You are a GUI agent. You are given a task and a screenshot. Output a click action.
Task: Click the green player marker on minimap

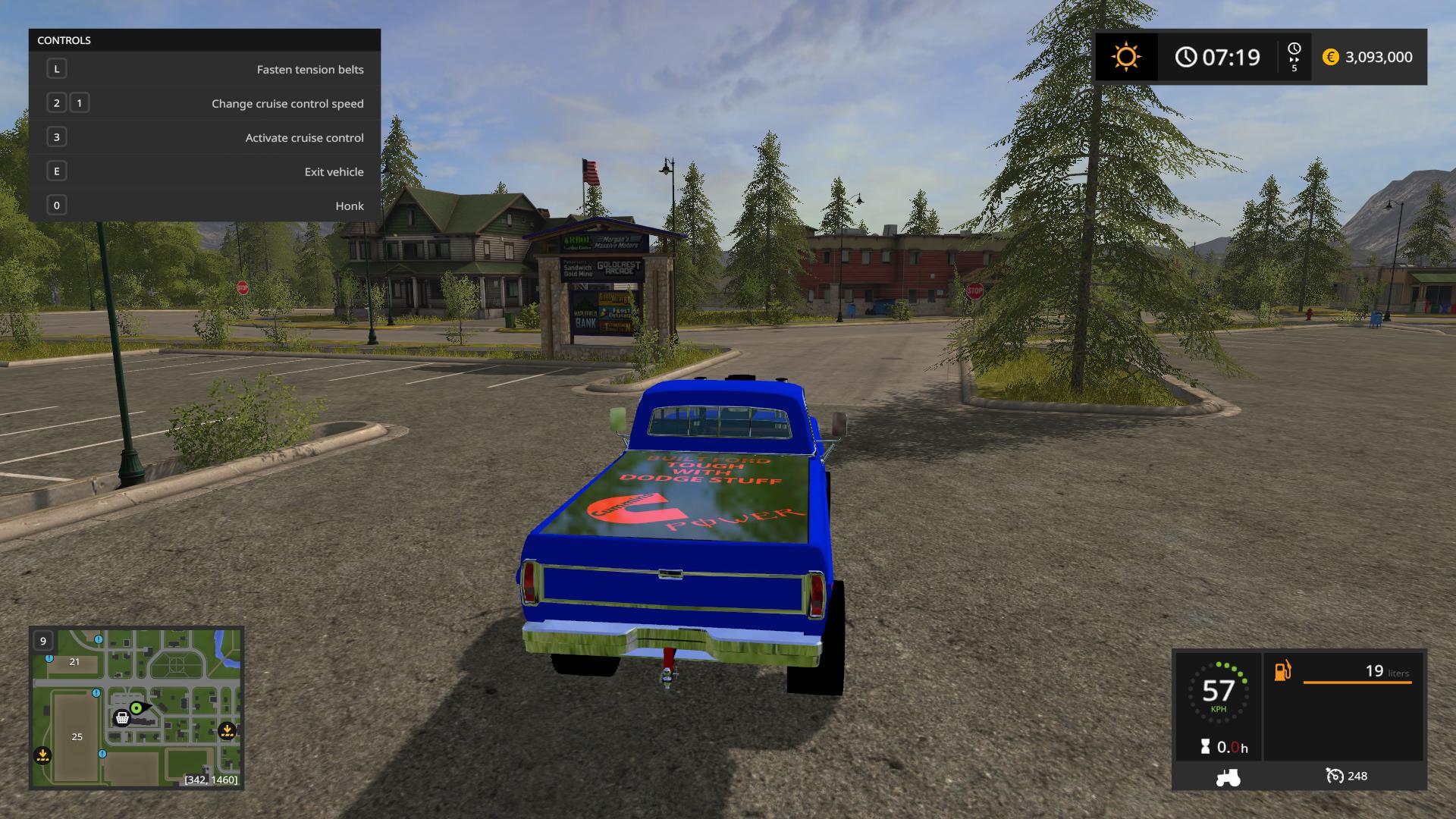click(136, 708)
